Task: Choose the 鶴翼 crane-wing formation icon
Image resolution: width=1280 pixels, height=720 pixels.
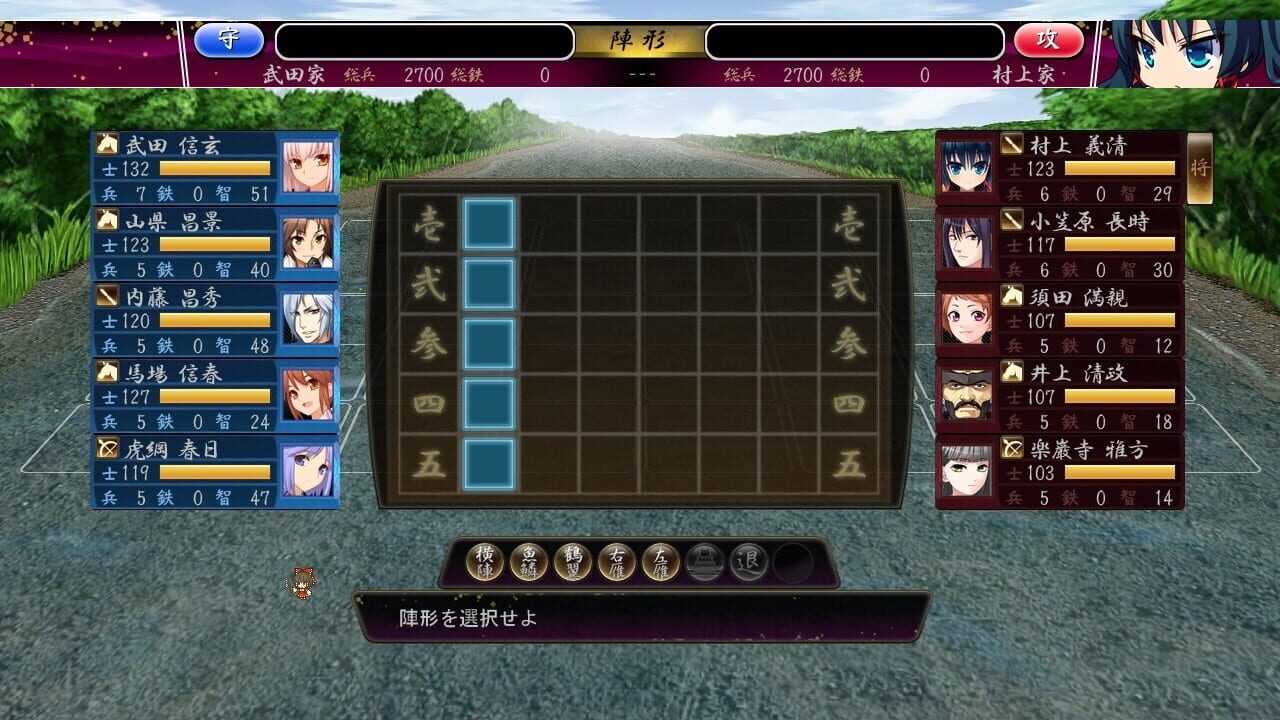Action: coord(571,562)
